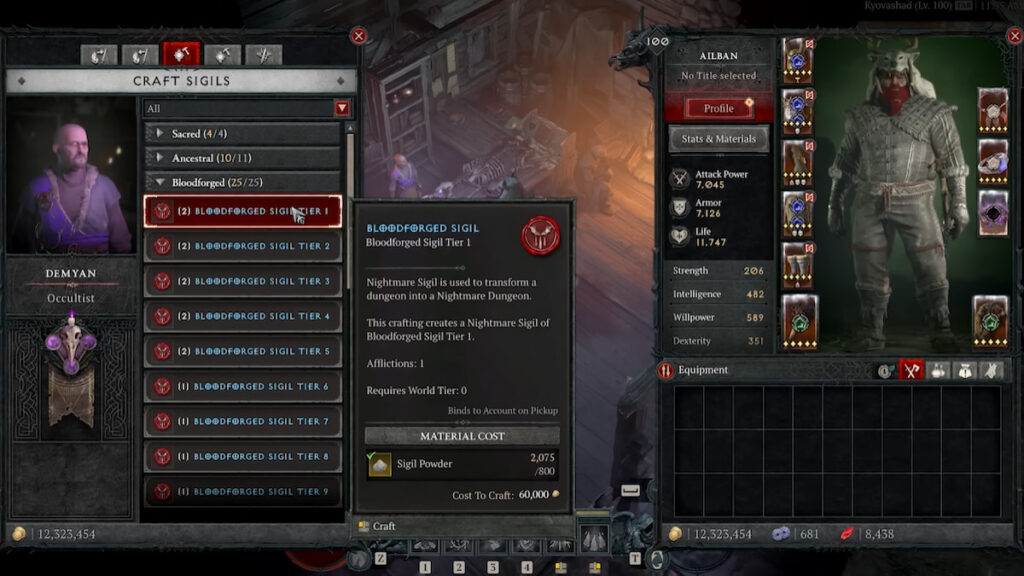Choose Bloodforged Sigil Tier 6
Viewport: 1024px width, 576px height.
pyautogui.click(x=243, y=386)
